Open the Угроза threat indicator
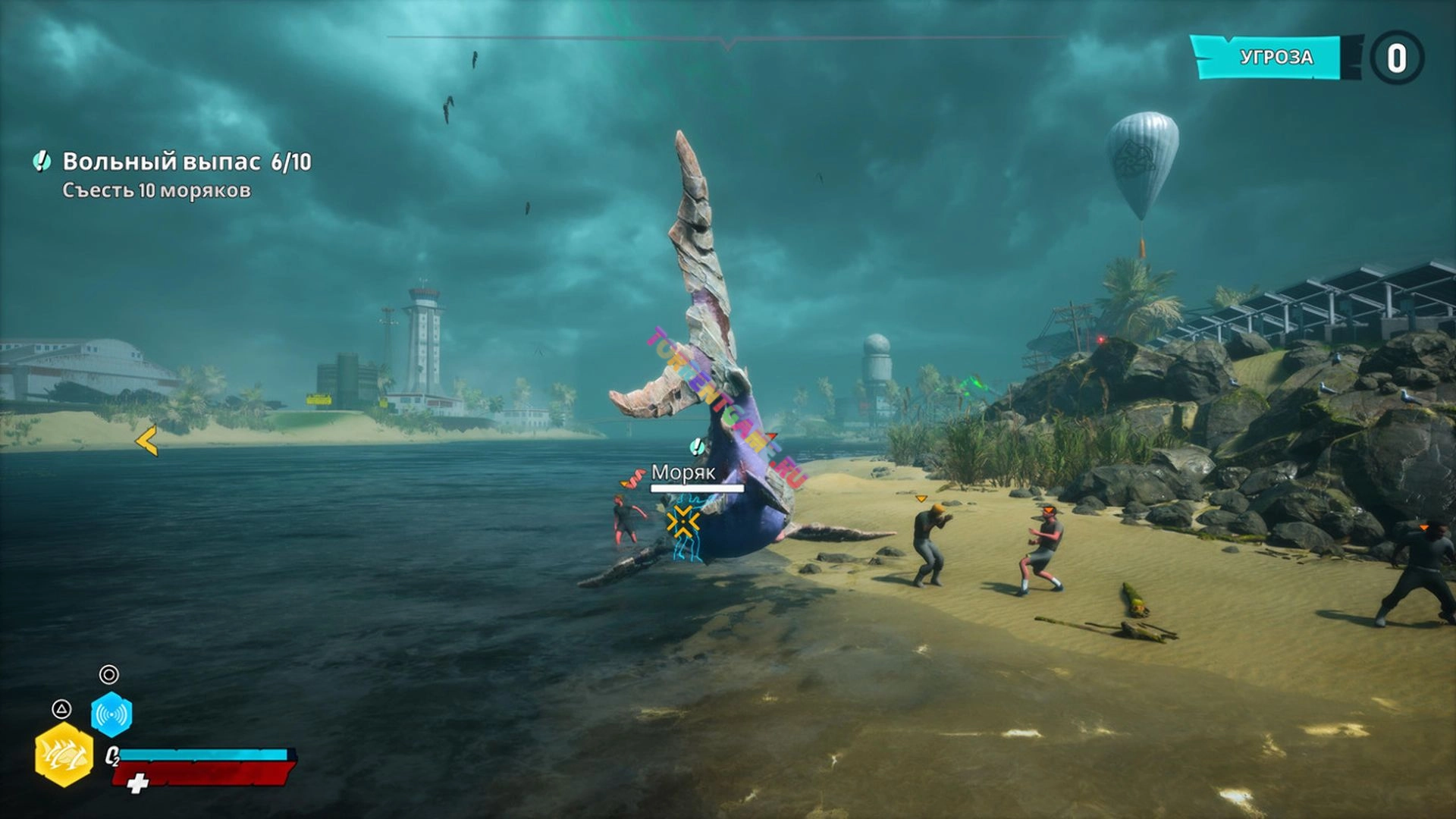Image resolution: width=1456 pixels, height=819 pixels. [x=1276, y=58]
